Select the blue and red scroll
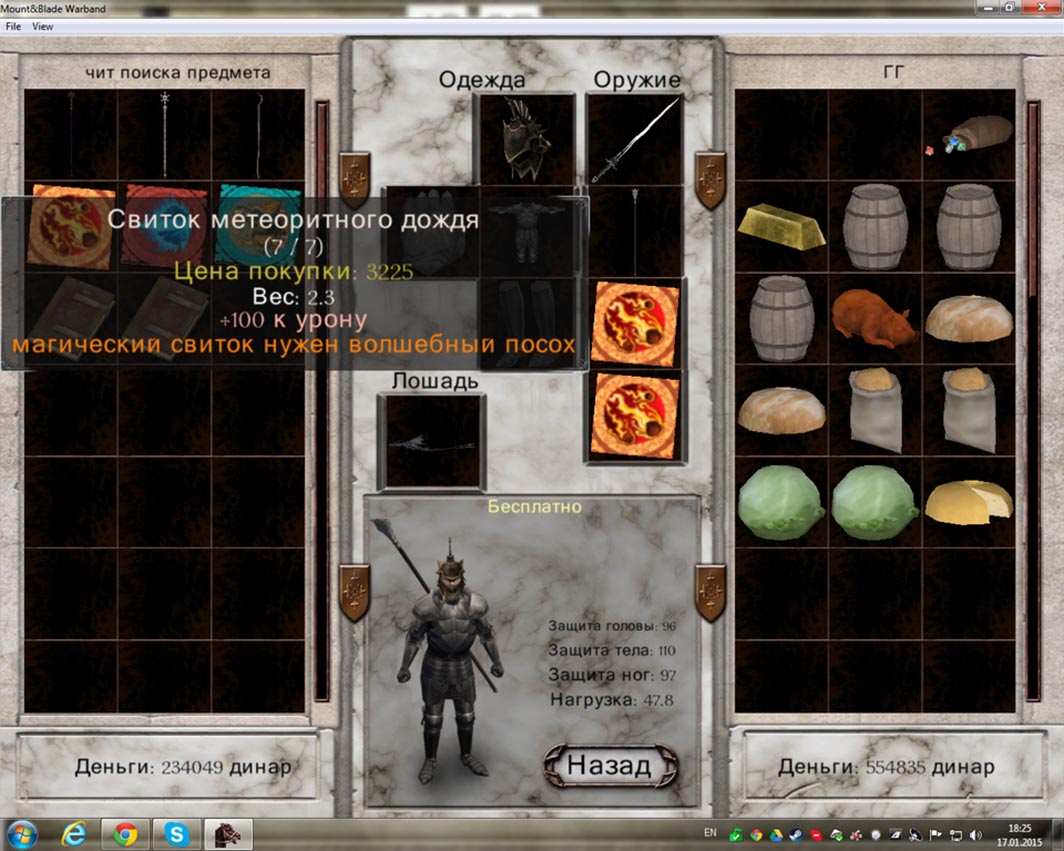Screen dimensions: 1064x851 [164, 226]
